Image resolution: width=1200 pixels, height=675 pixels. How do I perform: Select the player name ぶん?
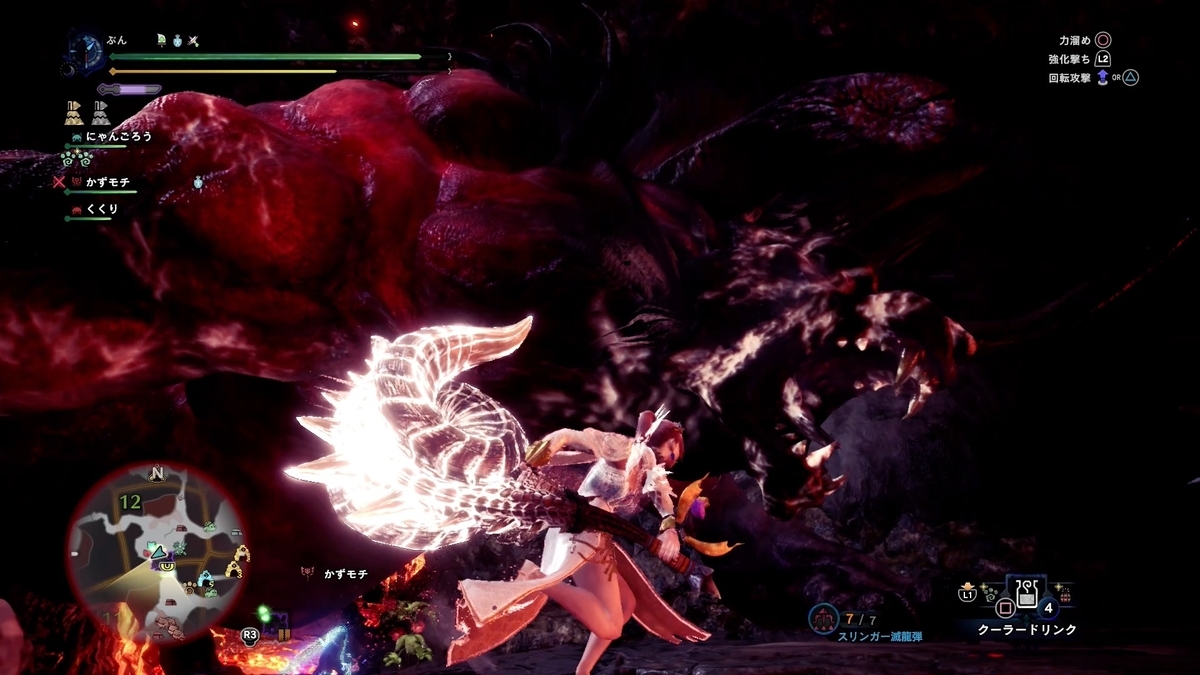coord(118,40)
